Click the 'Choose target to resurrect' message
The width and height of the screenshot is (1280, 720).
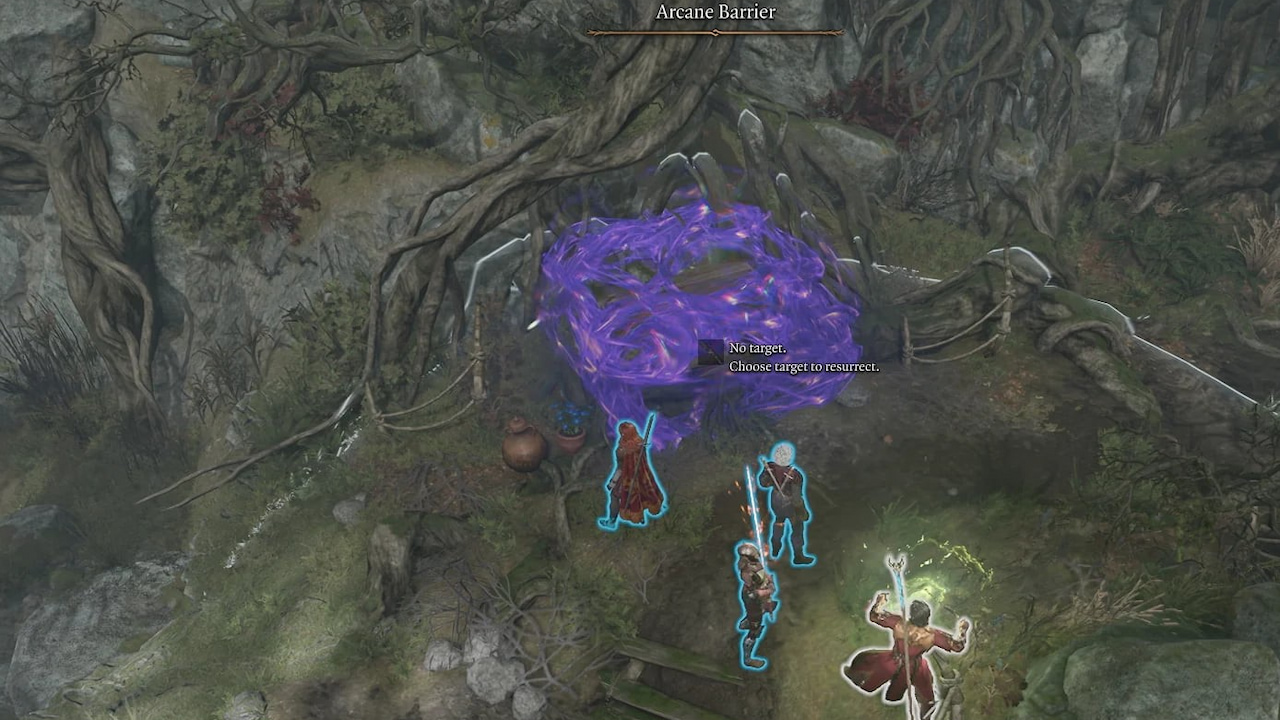click(803, 366)
